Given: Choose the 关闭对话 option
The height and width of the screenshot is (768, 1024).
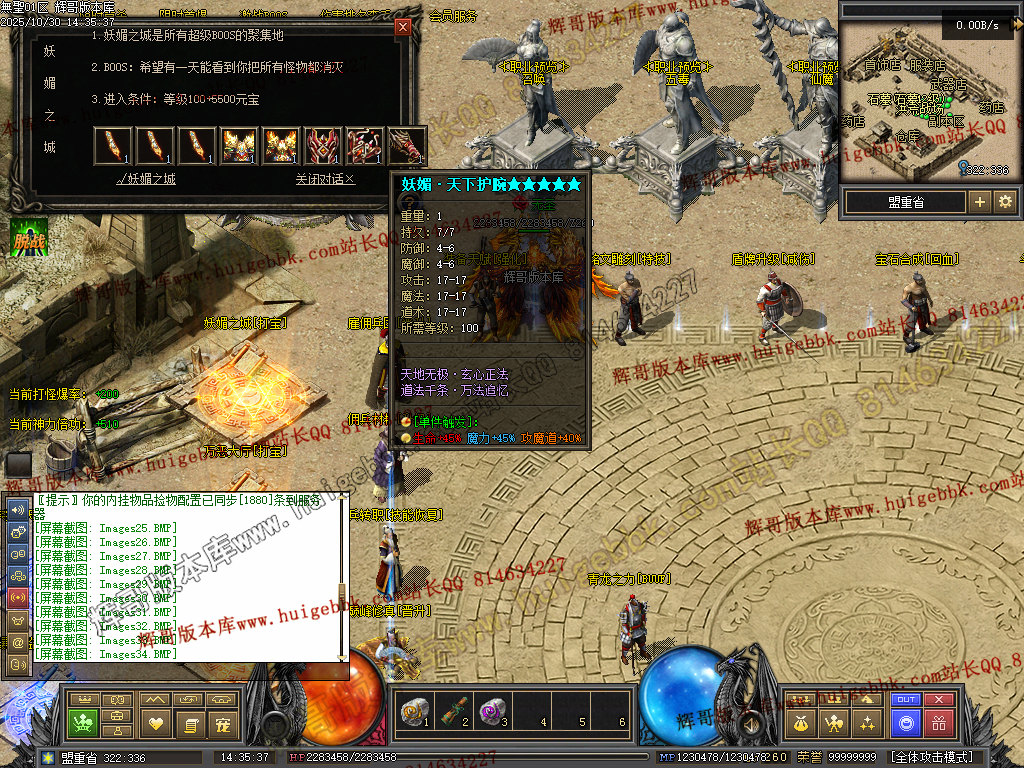Looking at the screenshot, I should point(325,179).
